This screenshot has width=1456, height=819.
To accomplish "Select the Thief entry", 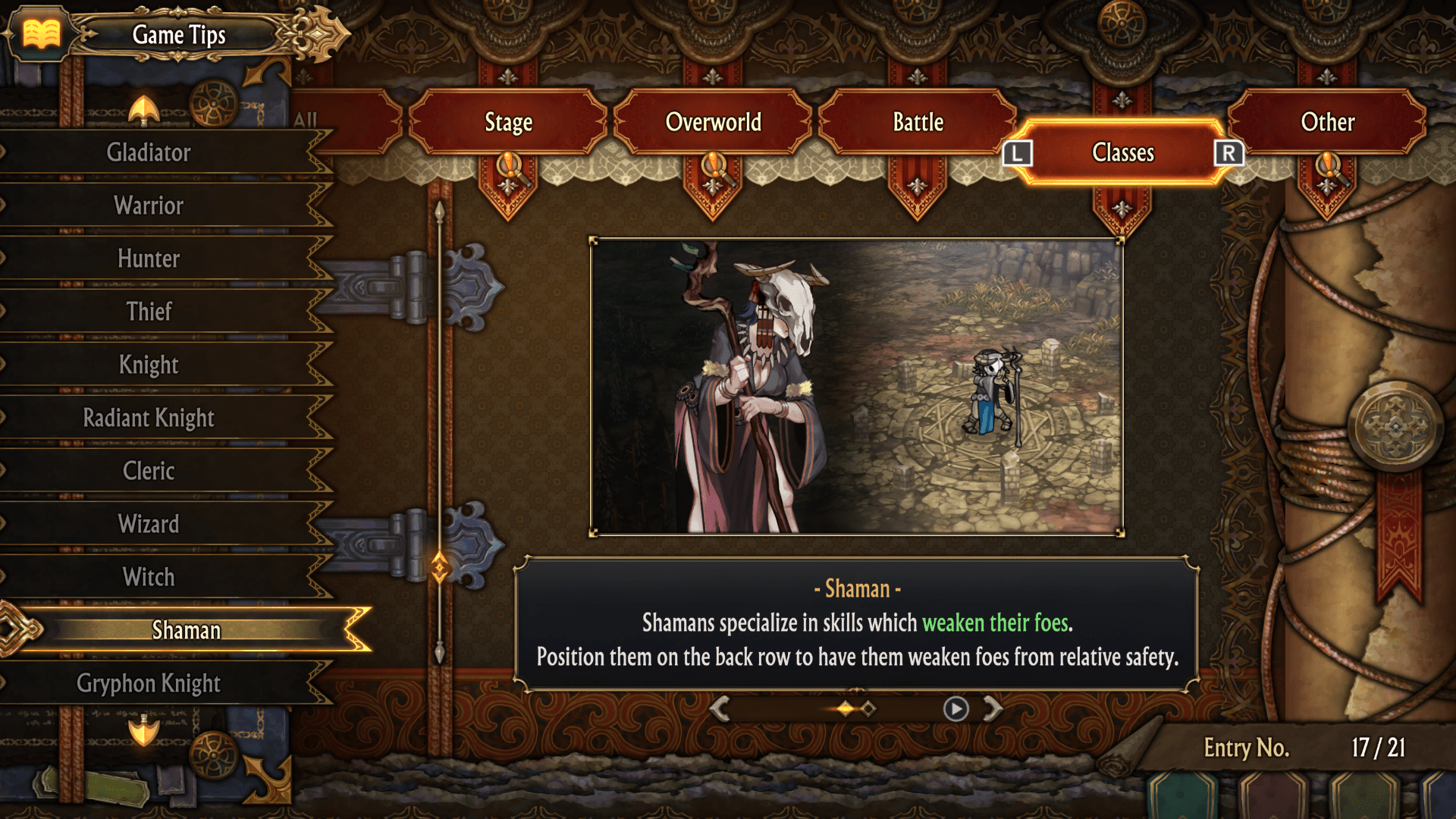I will (x=149, y=312).
